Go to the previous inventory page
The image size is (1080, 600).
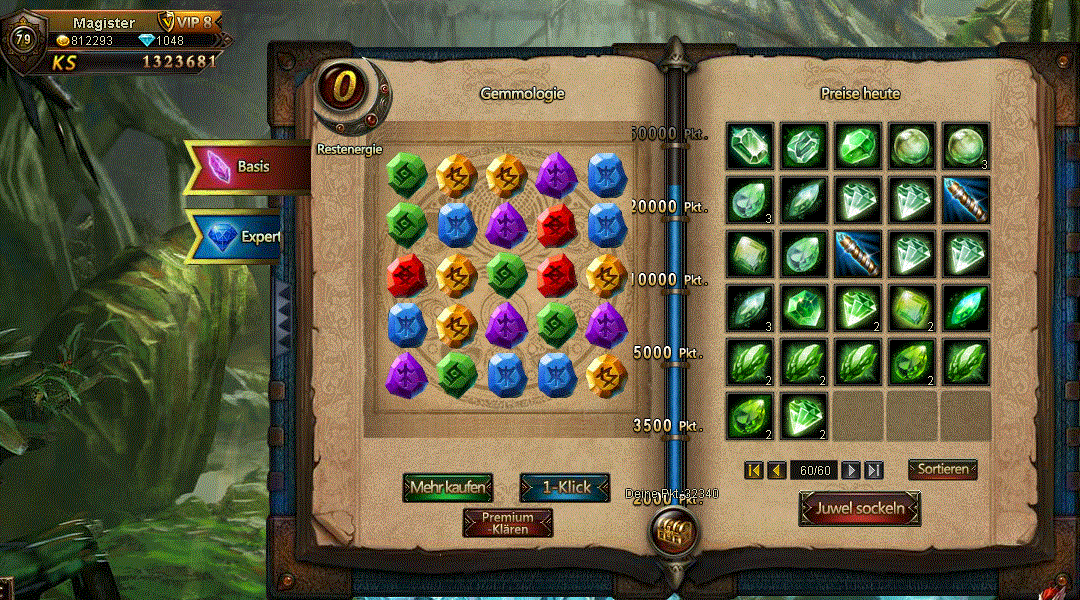coord(776,470)
